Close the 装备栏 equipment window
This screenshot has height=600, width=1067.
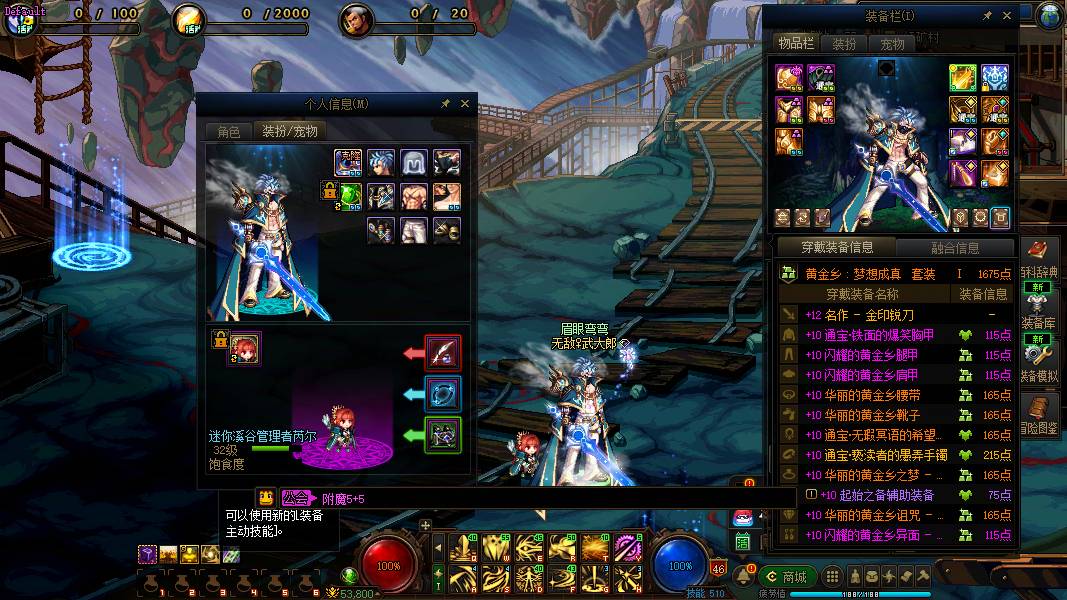1007,16
